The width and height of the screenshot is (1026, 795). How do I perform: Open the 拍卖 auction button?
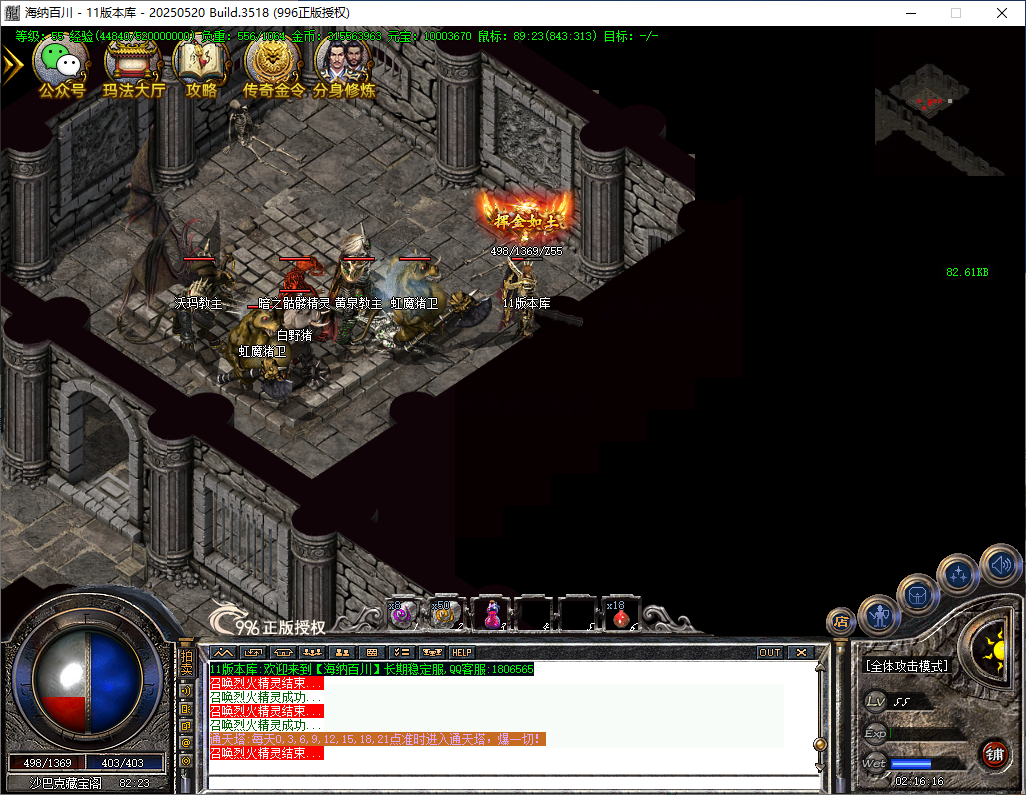point(186,663)
